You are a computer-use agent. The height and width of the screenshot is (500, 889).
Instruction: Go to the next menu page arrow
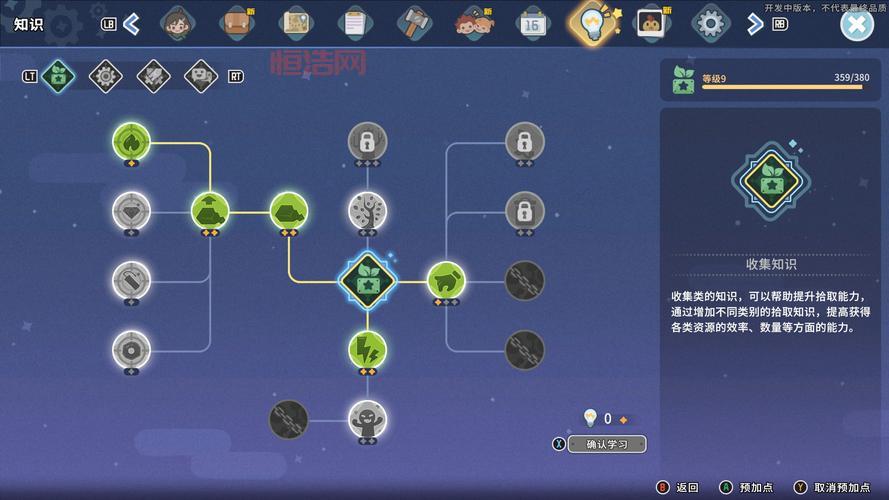point(755,23)
